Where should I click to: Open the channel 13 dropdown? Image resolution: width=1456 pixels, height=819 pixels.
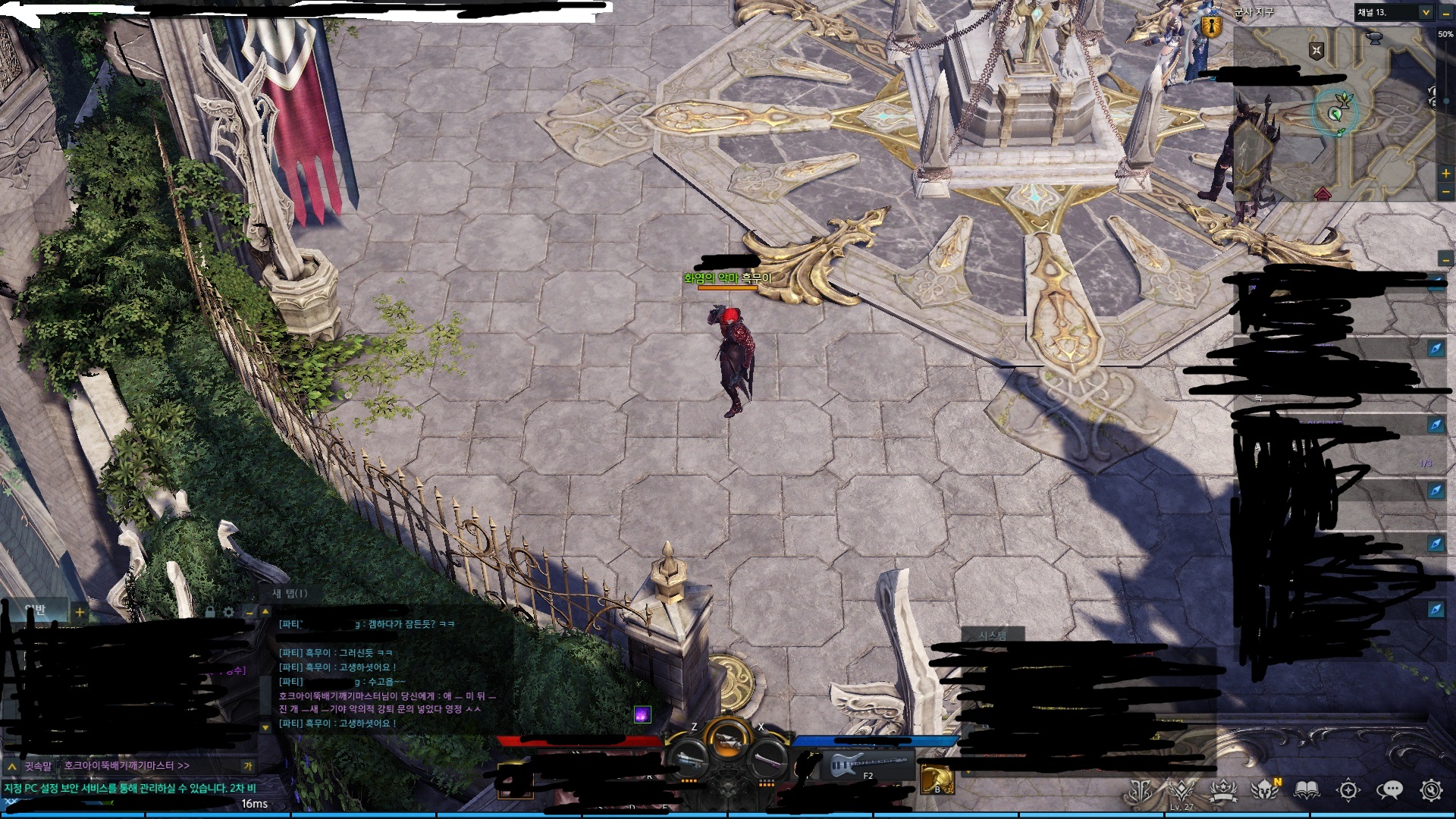click(1425, 12)
